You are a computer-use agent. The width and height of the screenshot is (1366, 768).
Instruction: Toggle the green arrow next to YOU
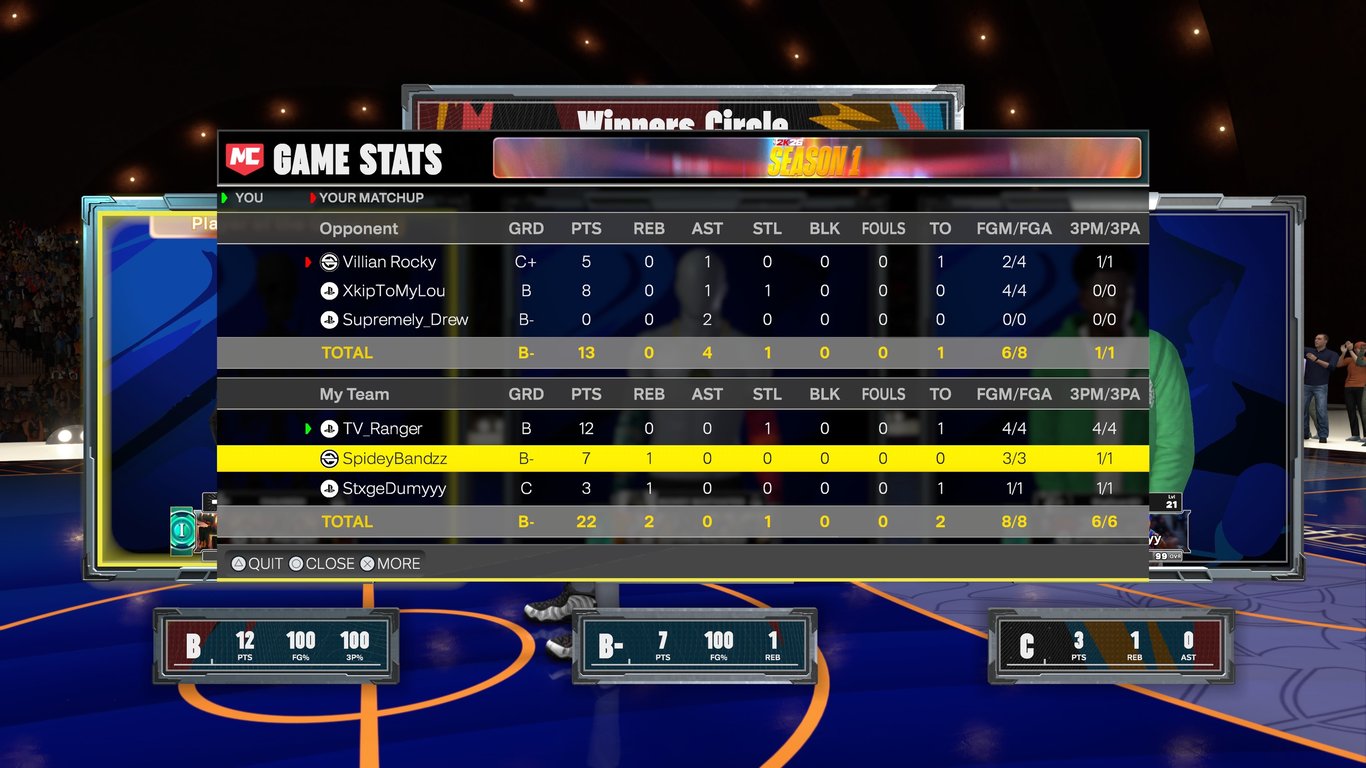pos(226,198)
